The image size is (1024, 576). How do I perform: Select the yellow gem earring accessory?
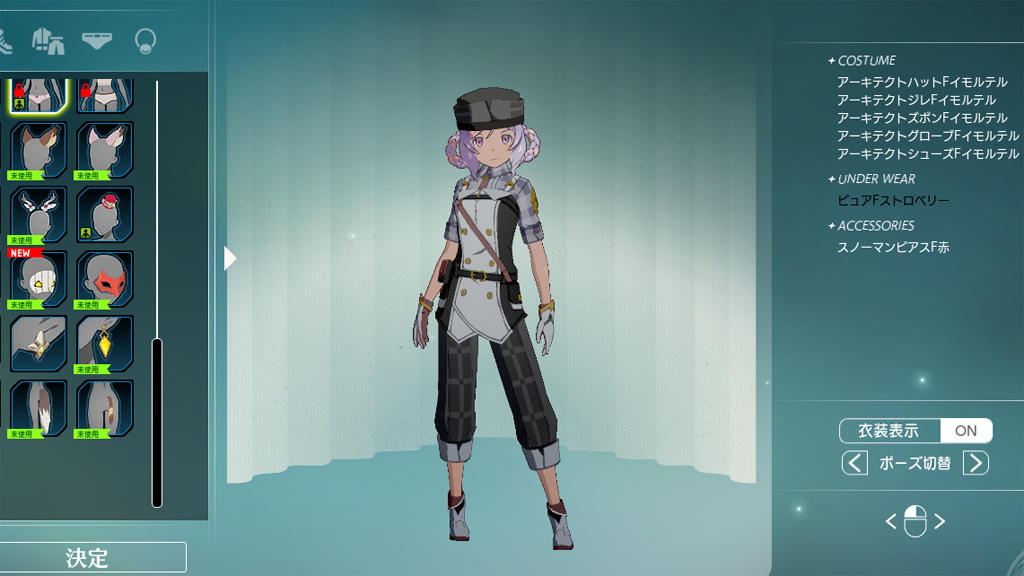[x=105, y=343]
